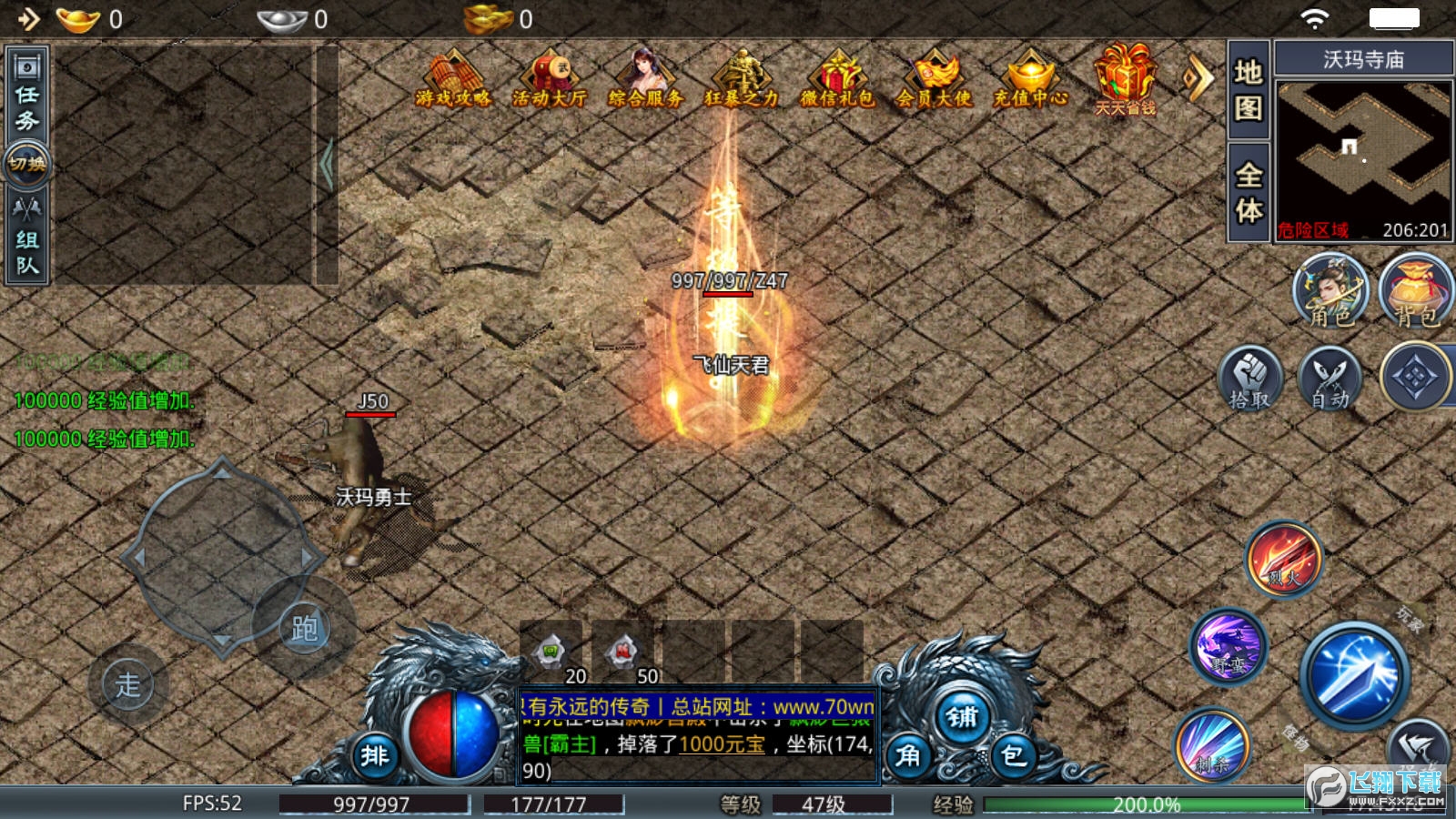Activate the 狂暴之力 berserk power icon
Viewport: 1456px width, 819px height.
pos(742,80)
